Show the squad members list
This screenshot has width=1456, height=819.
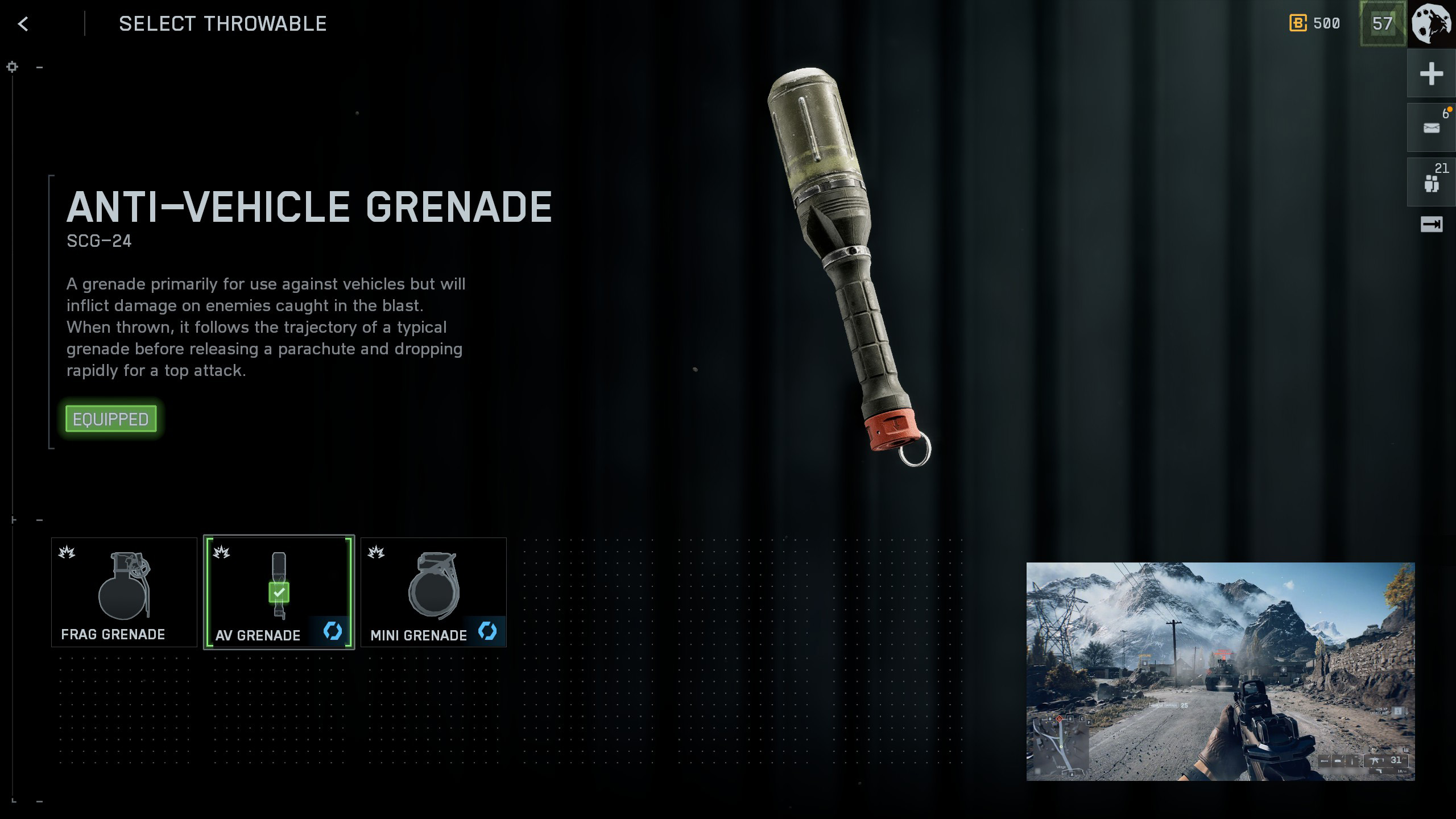pyautogui.click(x=1431, y=182)
